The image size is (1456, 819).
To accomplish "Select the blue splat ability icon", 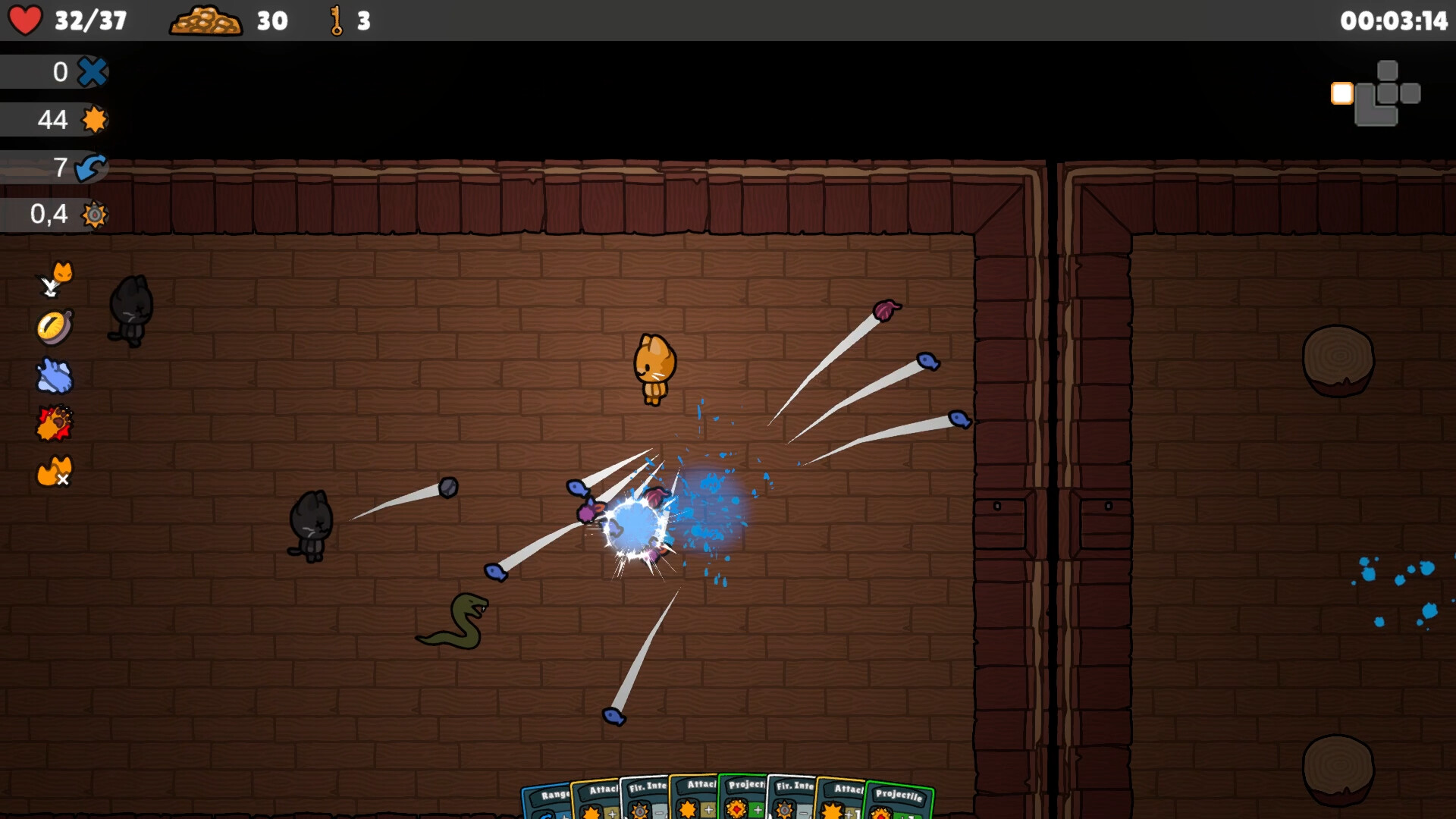I will (x=54, y=376).
